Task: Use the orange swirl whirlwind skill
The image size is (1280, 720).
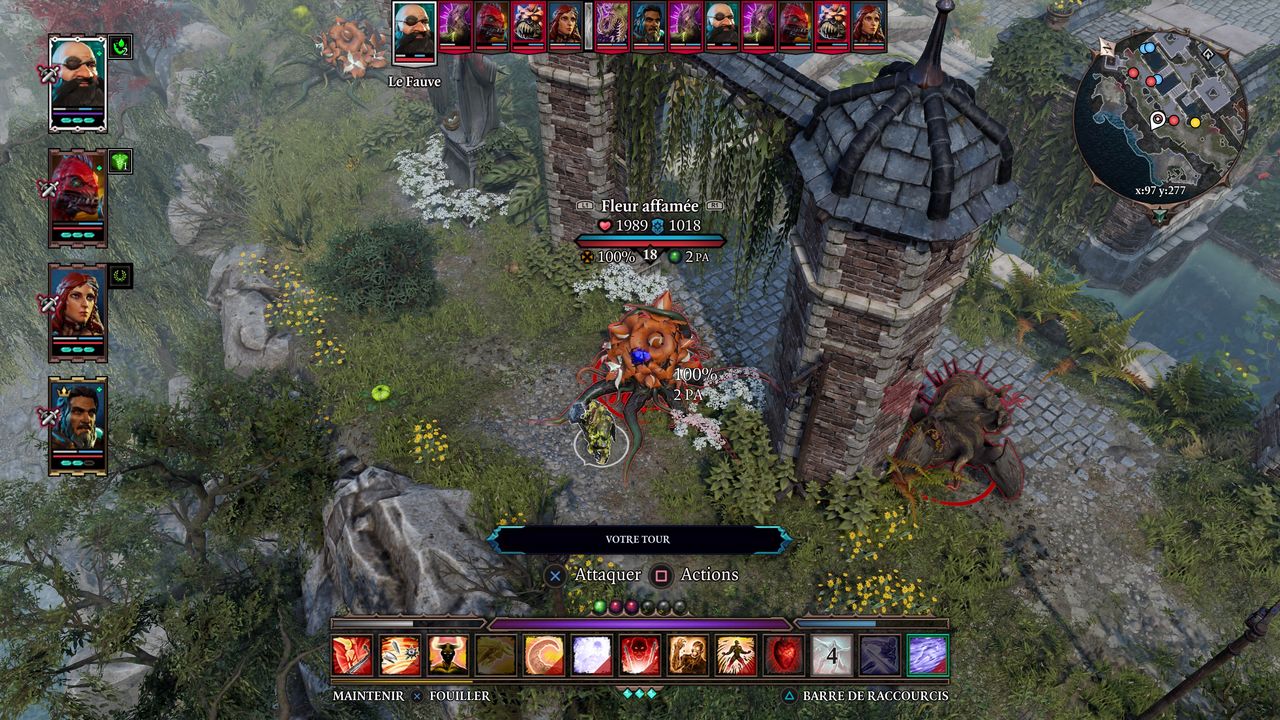Action: click(544, 655)
